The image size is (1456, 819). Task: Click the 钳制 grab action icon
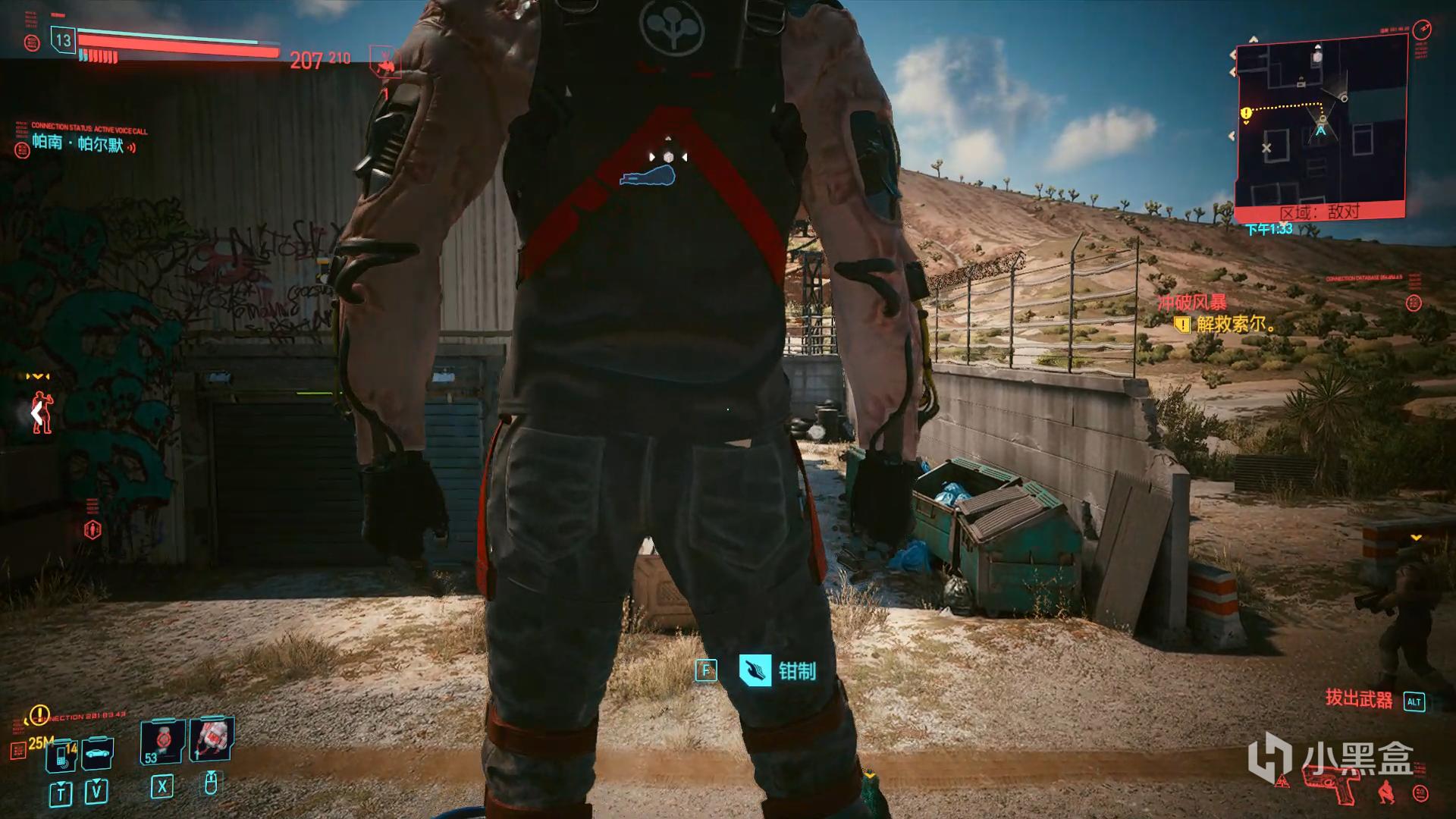(755, 670)
